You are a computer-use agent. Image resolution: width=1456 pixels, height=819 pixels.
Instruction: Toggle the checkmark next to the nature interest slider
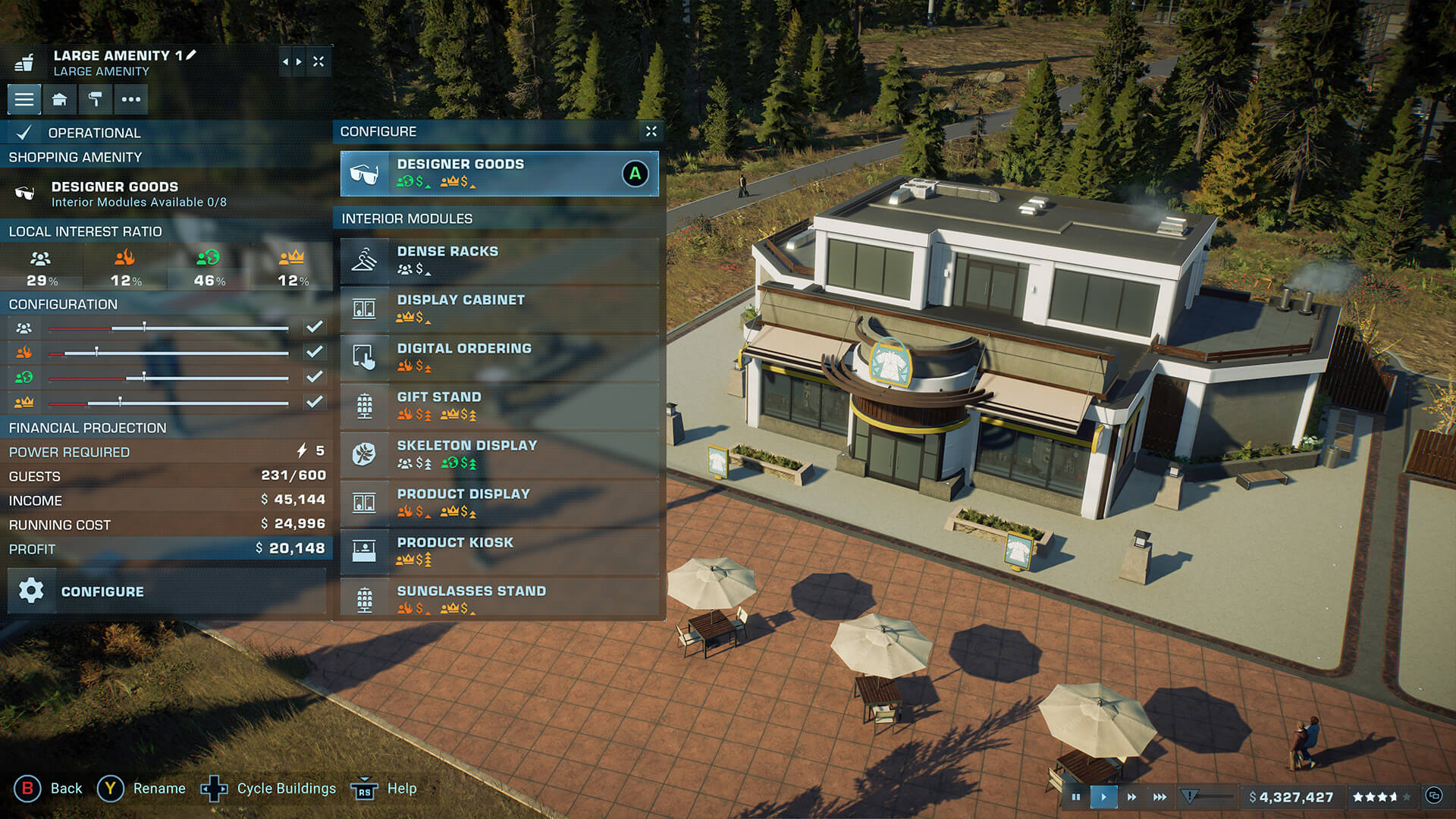point(314,377)
